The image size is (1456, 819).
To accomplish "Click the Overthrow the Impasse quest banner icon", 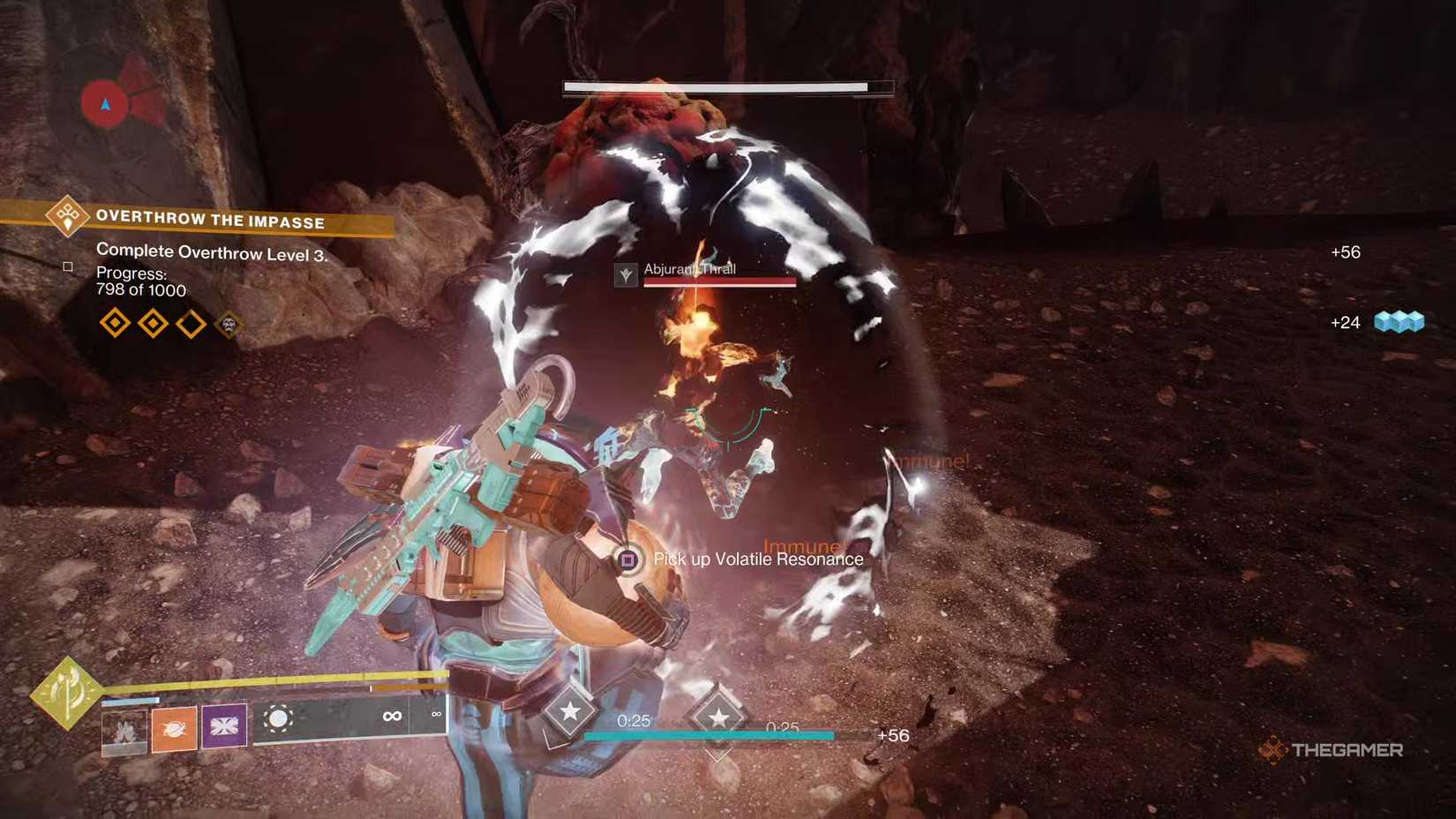I will [67, 218].
